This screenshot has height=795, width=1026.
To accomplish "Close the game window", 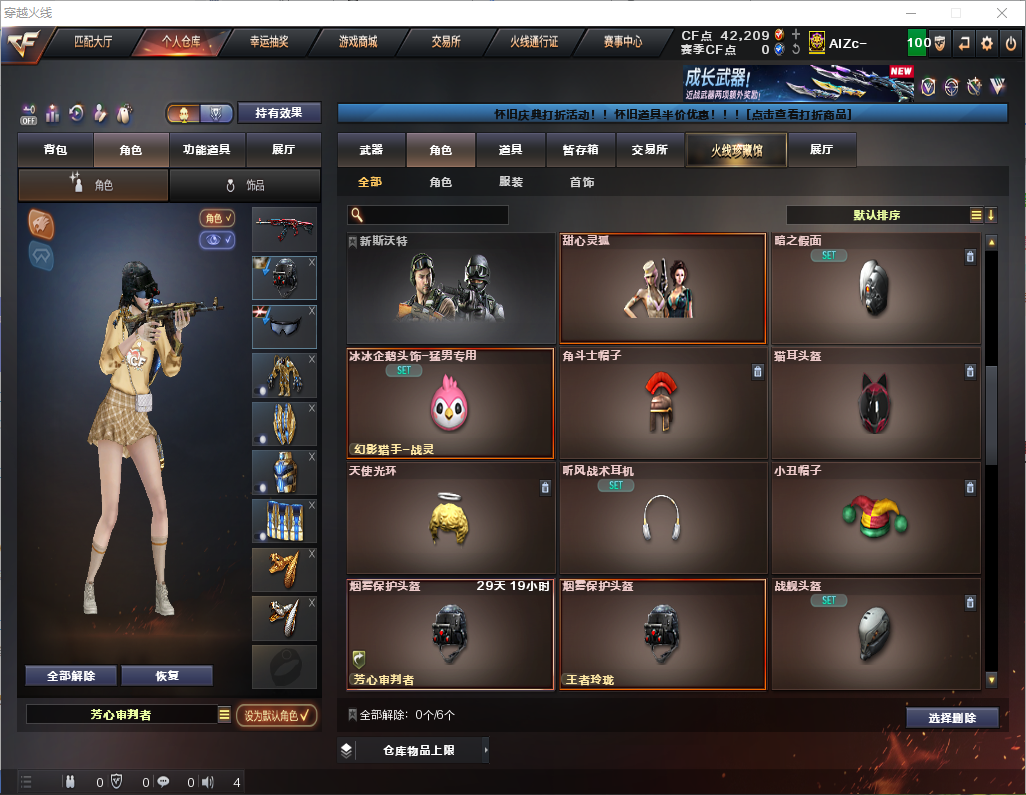I will point(1002,13).
